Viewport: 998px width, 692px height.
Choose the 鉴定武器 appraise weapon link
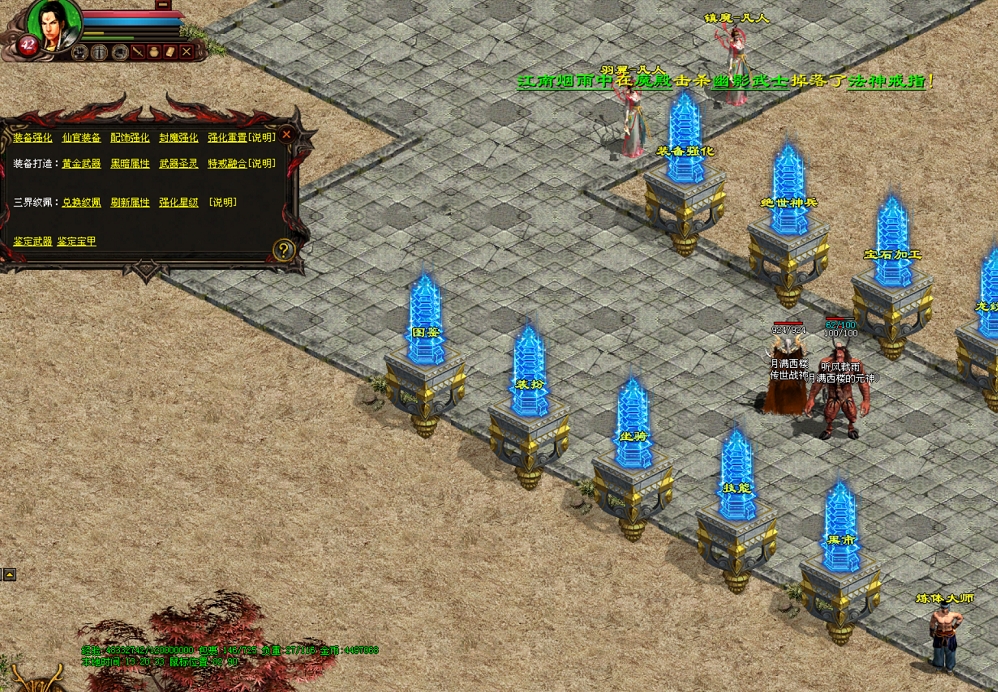[x=32, y=242]
